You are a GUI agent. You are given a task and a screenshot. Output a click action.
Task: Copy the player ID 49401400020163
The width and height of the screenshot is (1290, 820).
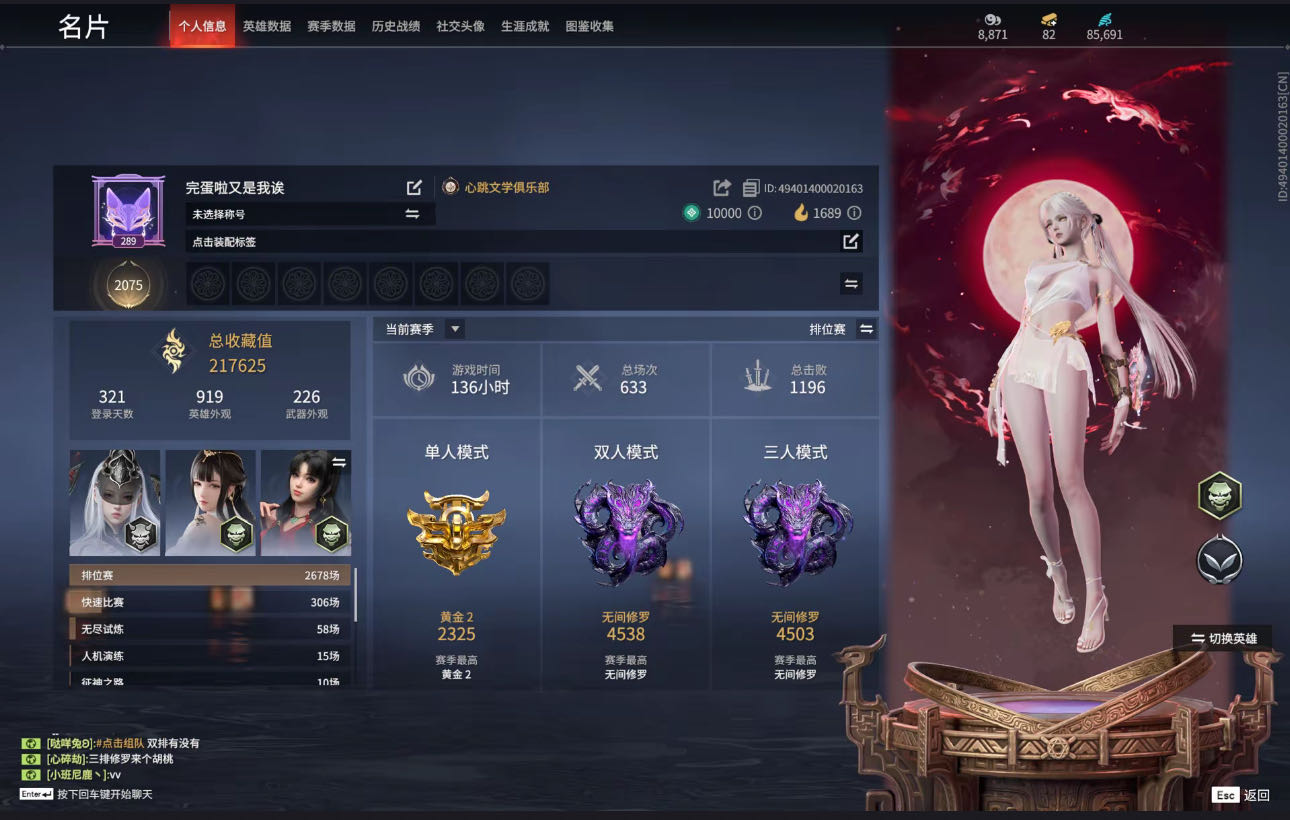click(751, 188)
